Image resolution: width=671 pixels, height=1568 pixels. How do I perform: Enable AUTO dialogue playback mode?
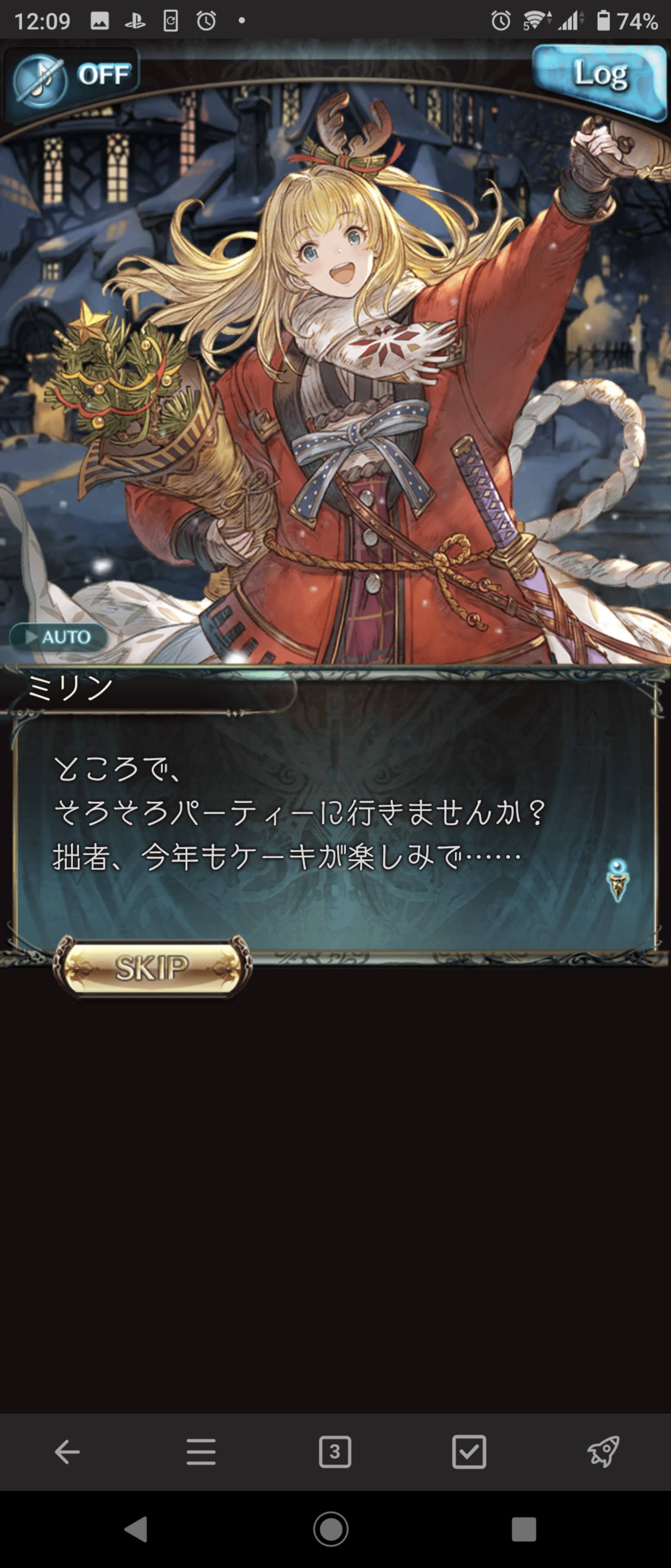click(58, 637)
